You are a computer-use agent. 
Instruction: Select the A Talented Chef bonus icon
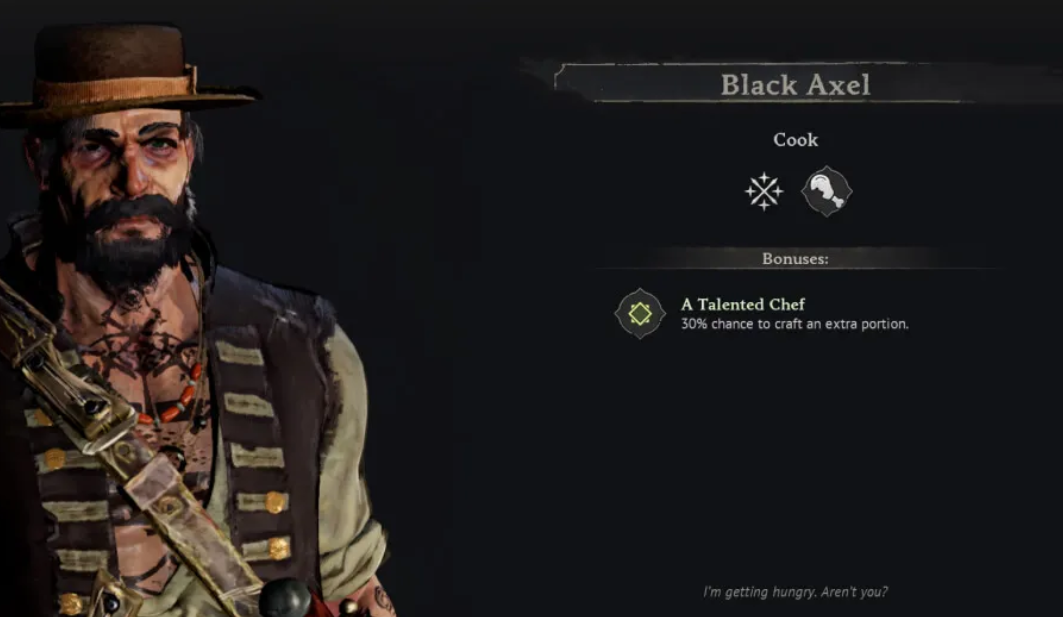click(x=640, y=314)
